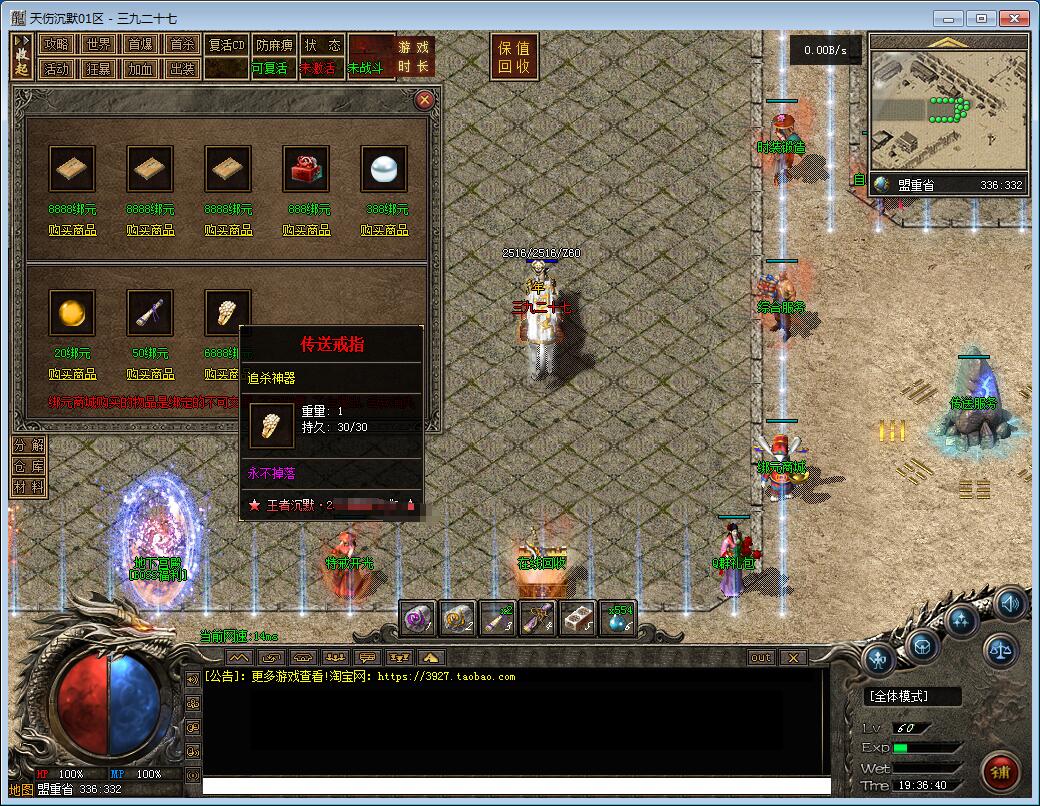The image size is (1040, 806).
Task: Click the 活动 events button
Action: [x=56, y=69]
